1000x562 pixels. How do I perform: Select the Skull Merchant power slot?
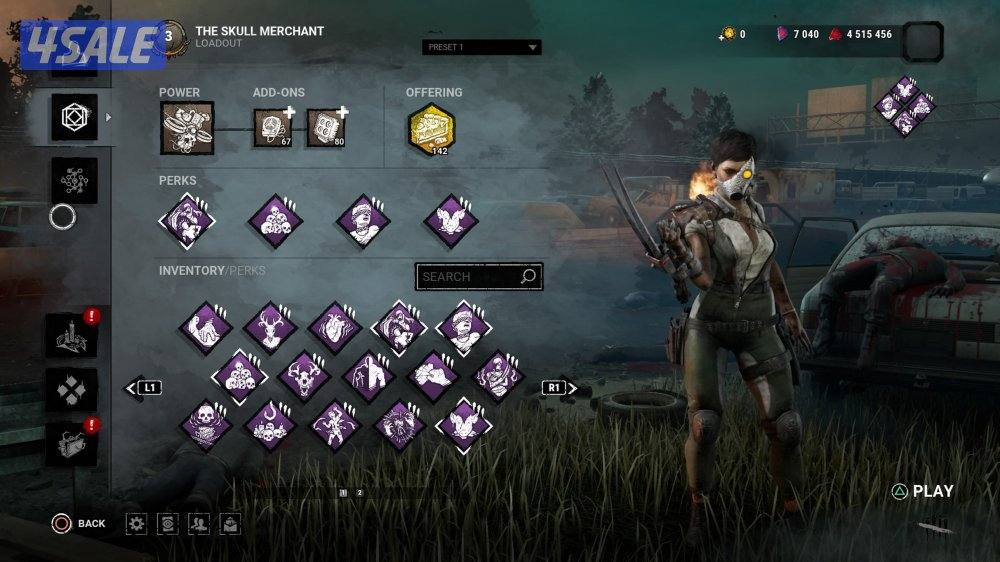pyautogui.click(x=187, y=128)
